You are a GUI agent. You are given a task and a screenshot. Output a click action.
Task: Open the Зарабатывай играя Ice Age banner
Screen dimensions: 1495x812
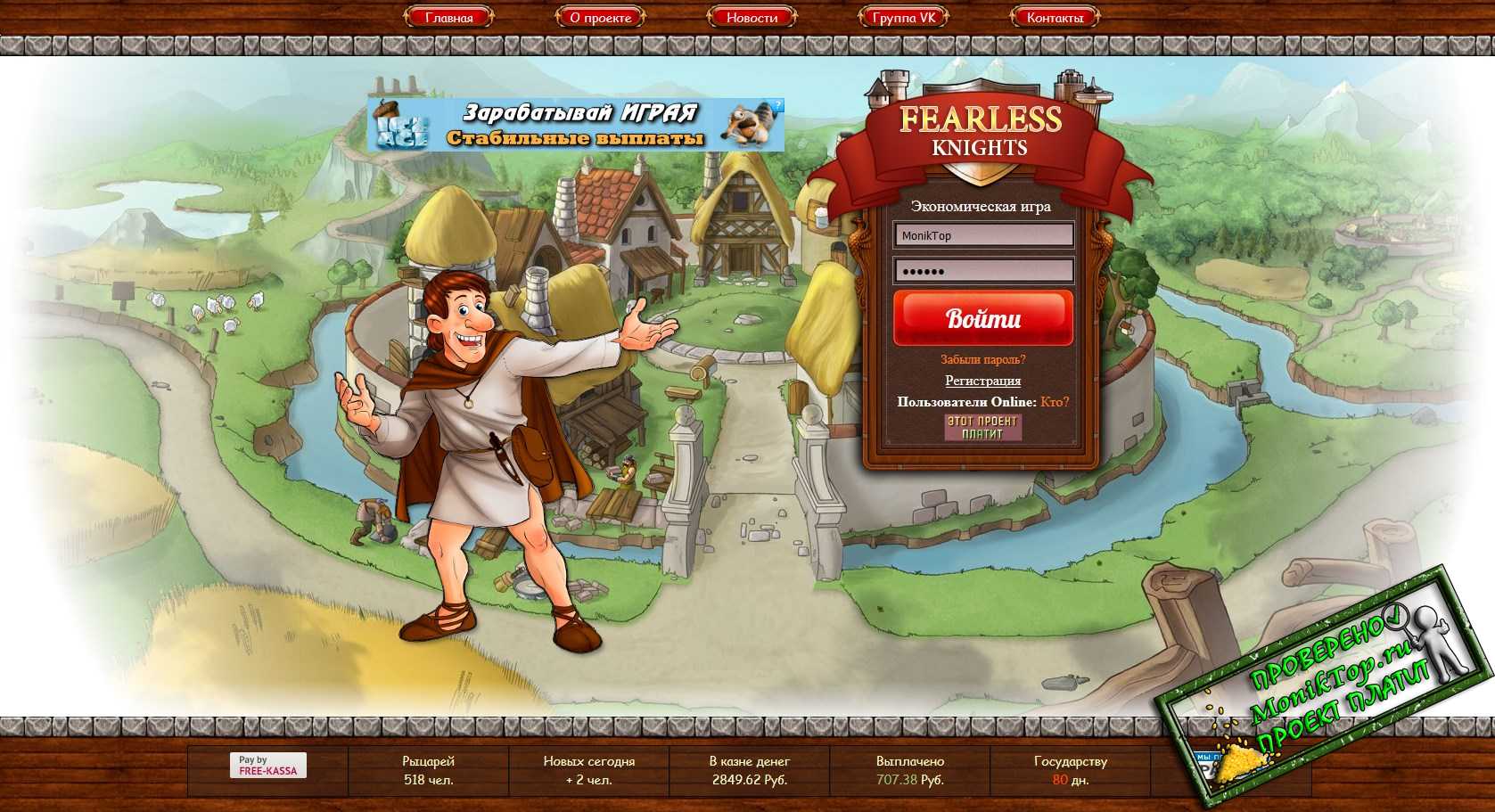click(576, 125)
